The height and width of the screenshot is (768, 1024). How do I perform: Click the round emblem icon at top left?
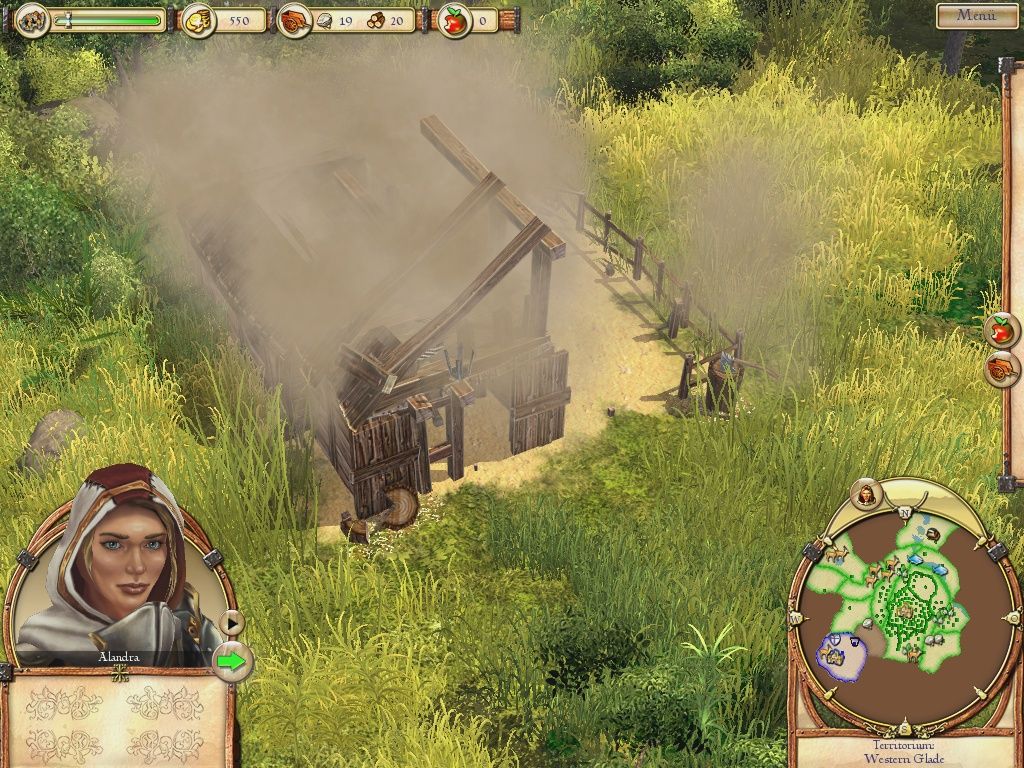(x=32, y=19)
